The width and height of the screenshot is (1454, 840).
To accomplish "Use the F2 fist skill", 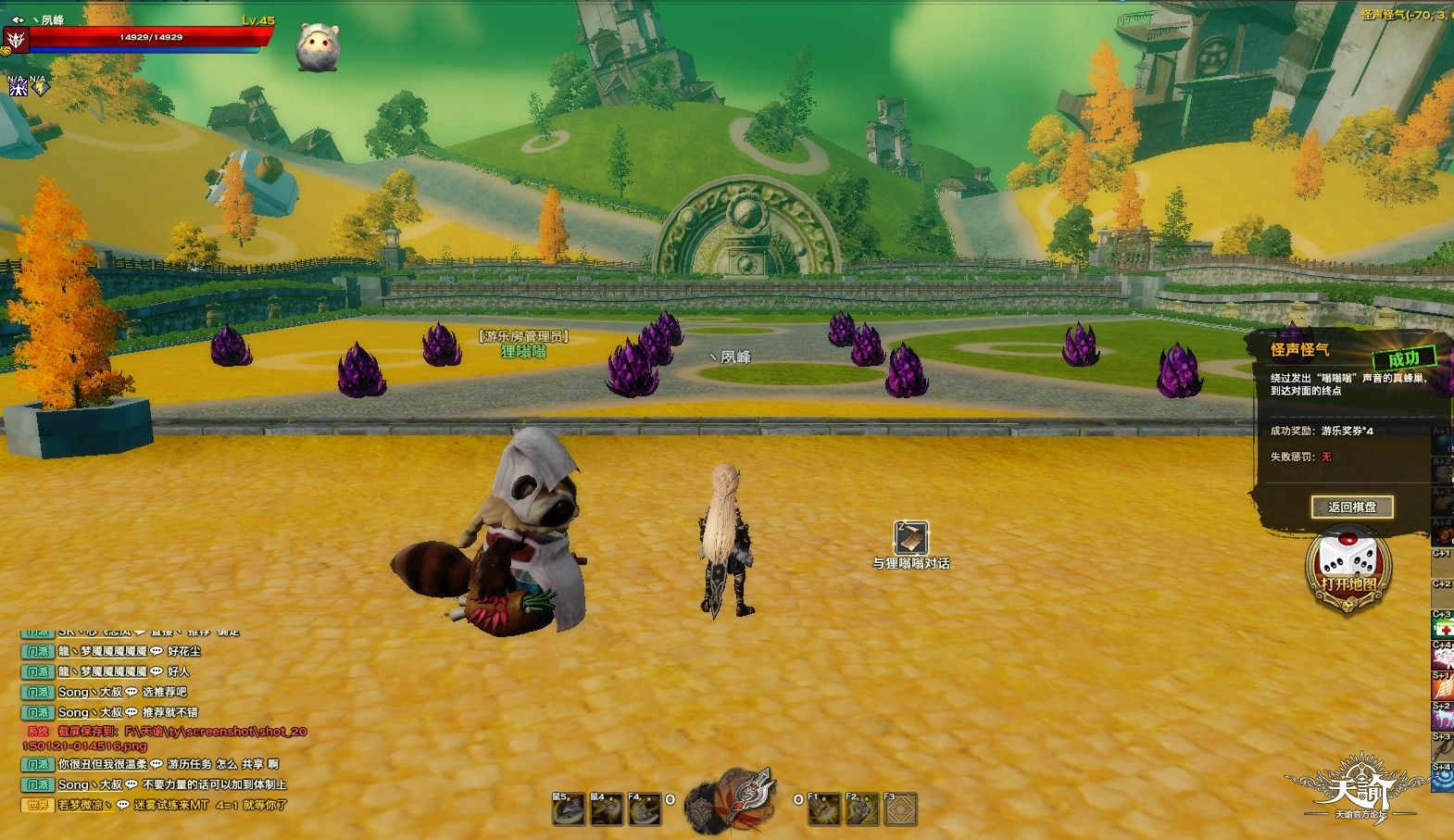I will (x=862, y=809).
